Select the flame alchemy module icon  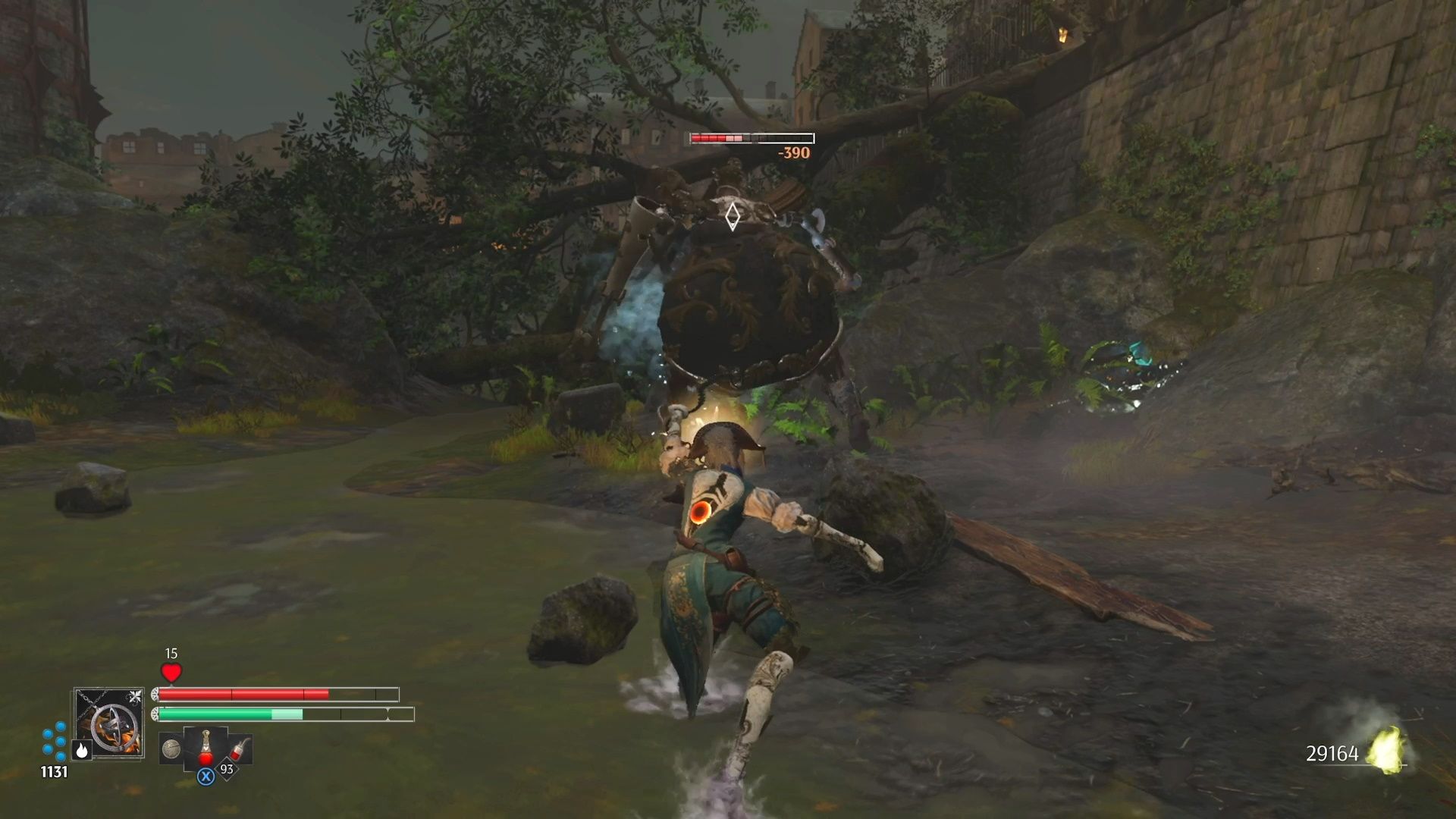point(80,752)
